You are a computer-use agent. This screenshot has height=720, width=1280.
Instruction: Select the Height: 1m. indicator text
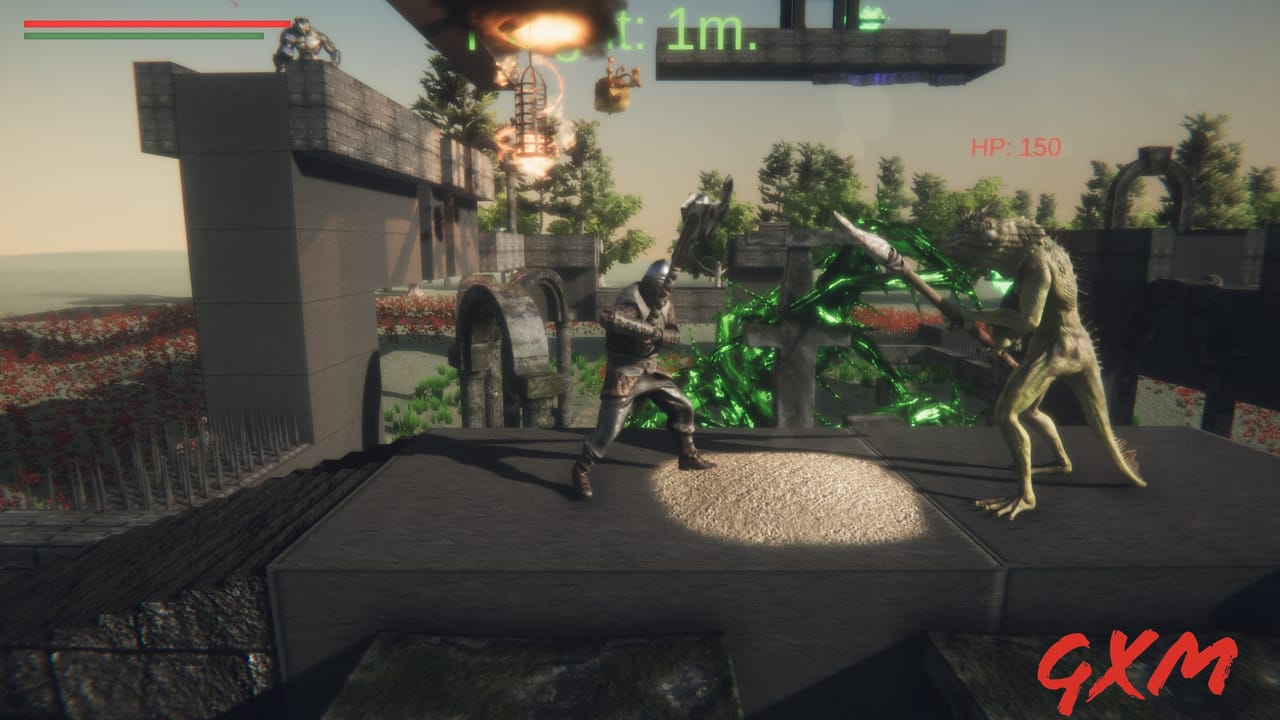pyautogui.click(x=612, y=28)
